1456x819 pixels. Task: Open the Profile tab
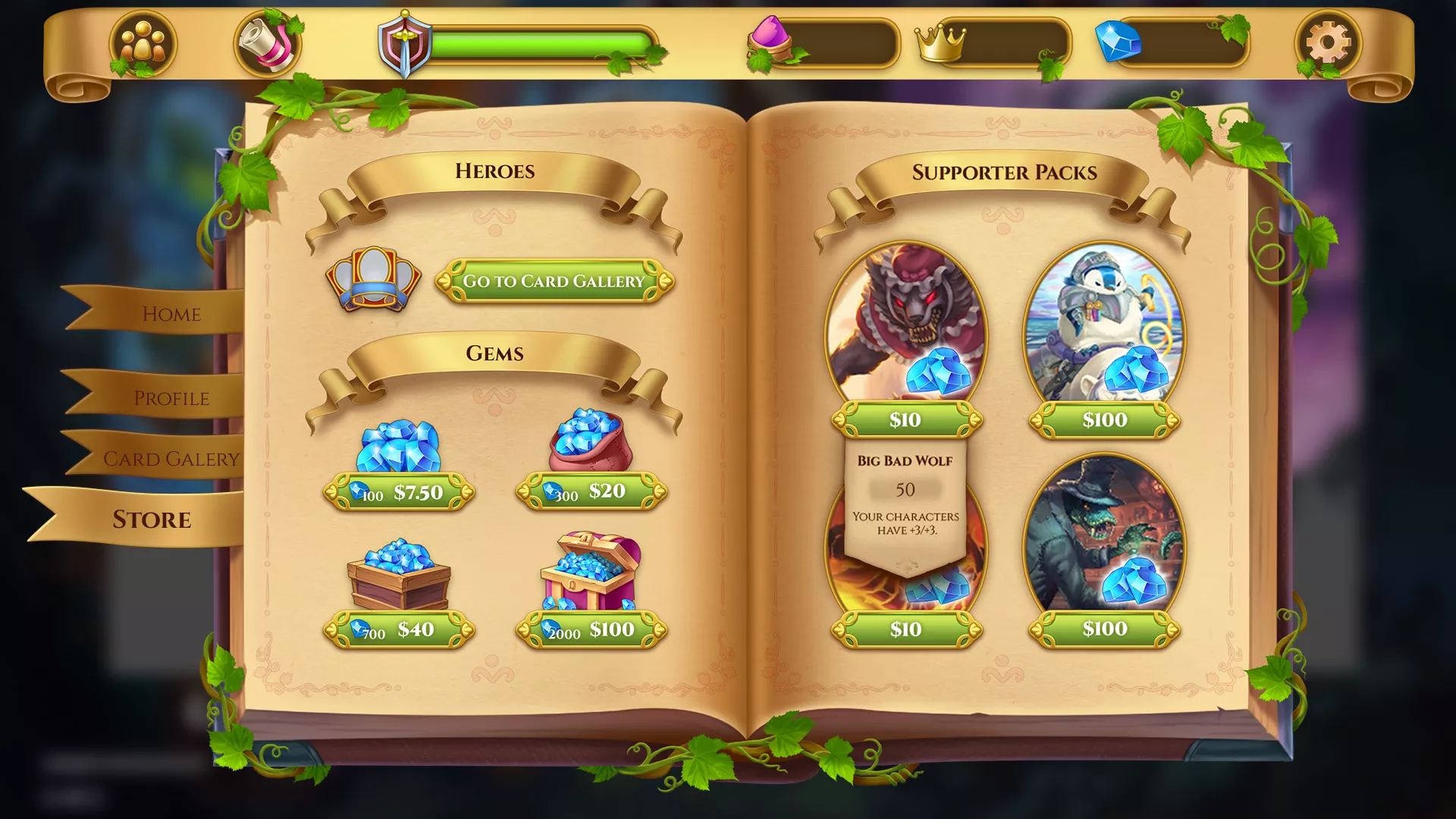(x=173, y=397)
